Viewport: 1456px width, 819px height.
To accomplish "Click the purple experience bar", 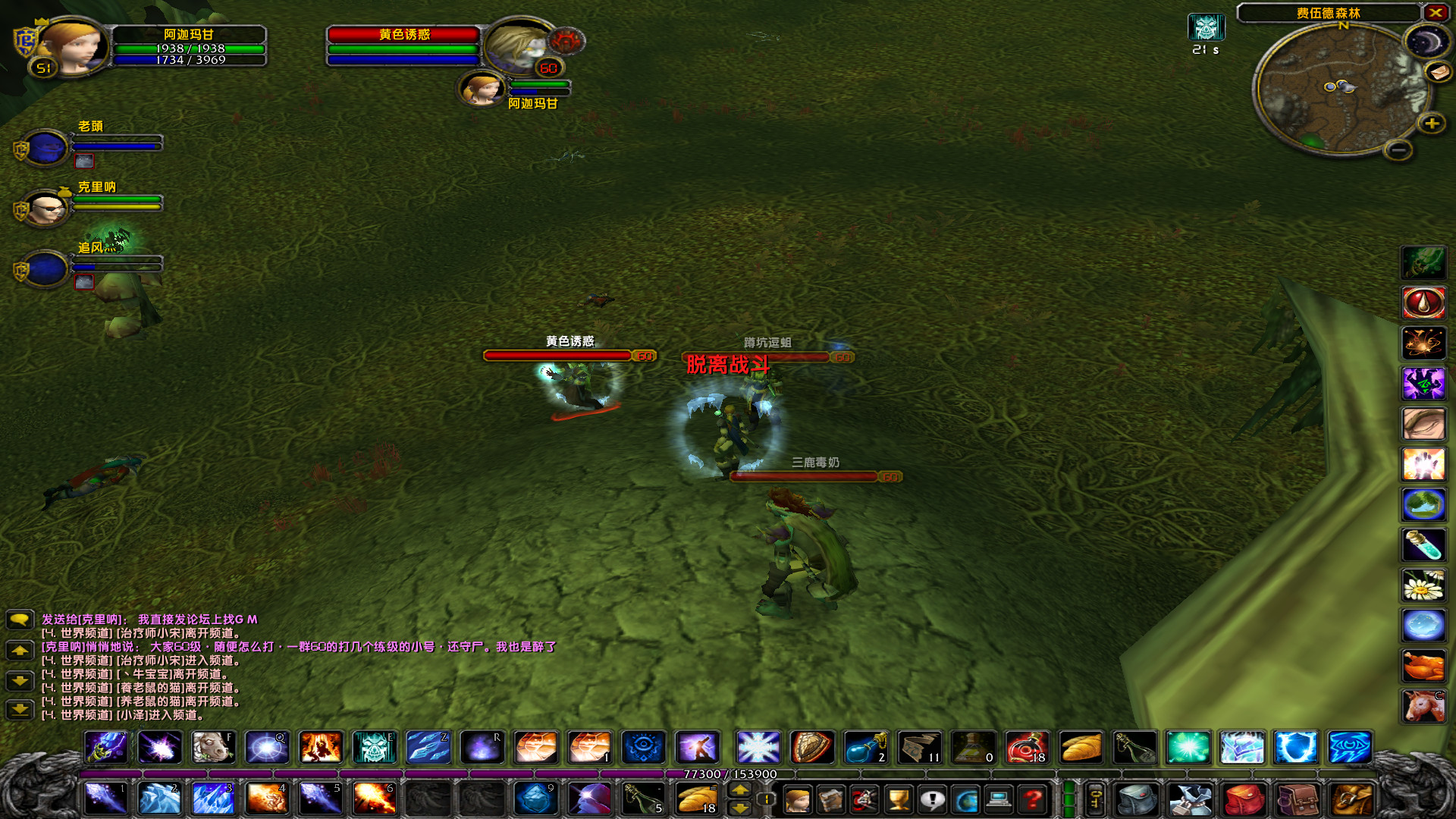I will click(379, 774).
